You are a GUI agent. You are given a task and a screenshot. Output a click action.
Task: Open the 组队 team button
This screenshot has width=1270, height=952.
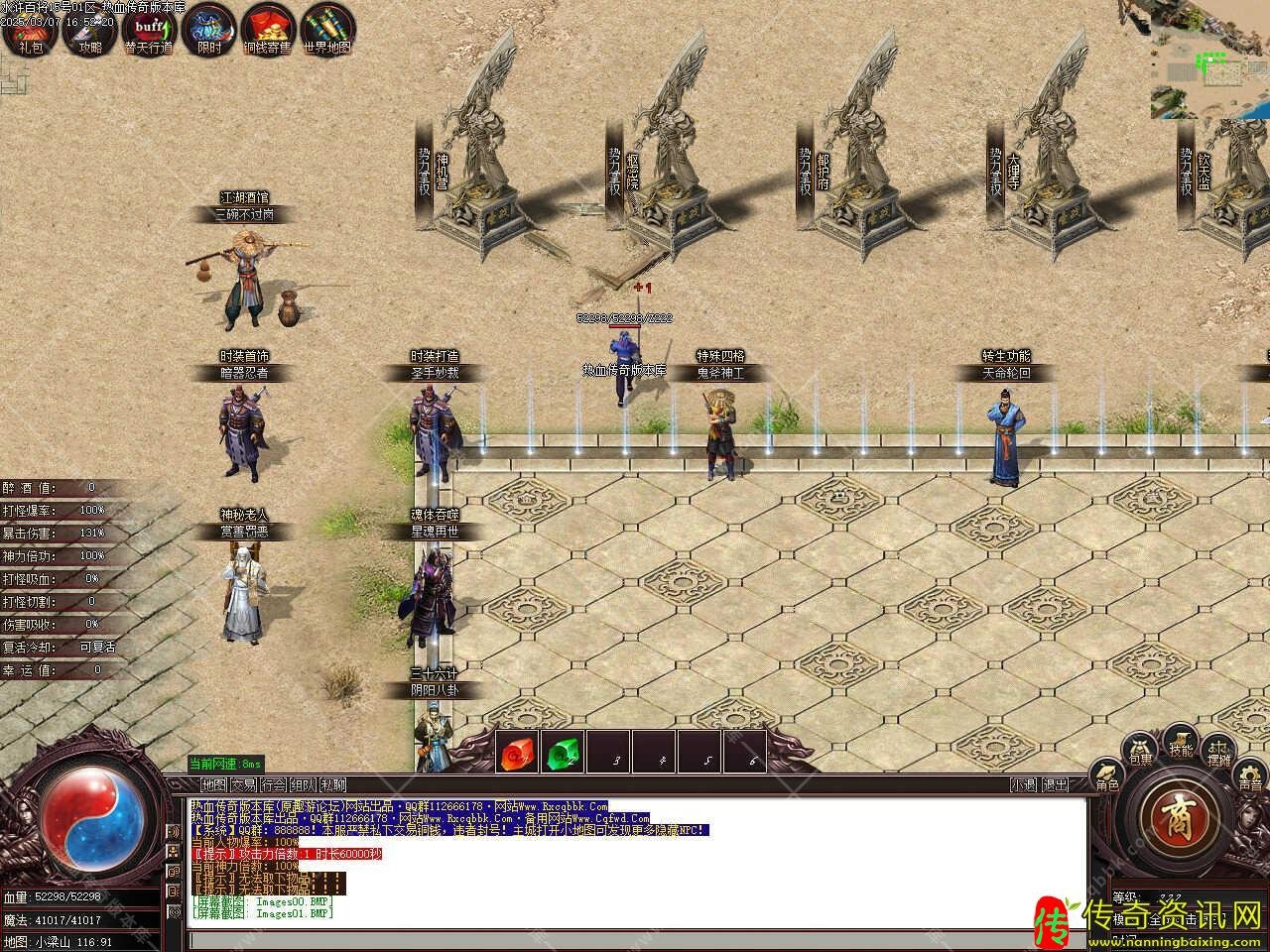304,784
